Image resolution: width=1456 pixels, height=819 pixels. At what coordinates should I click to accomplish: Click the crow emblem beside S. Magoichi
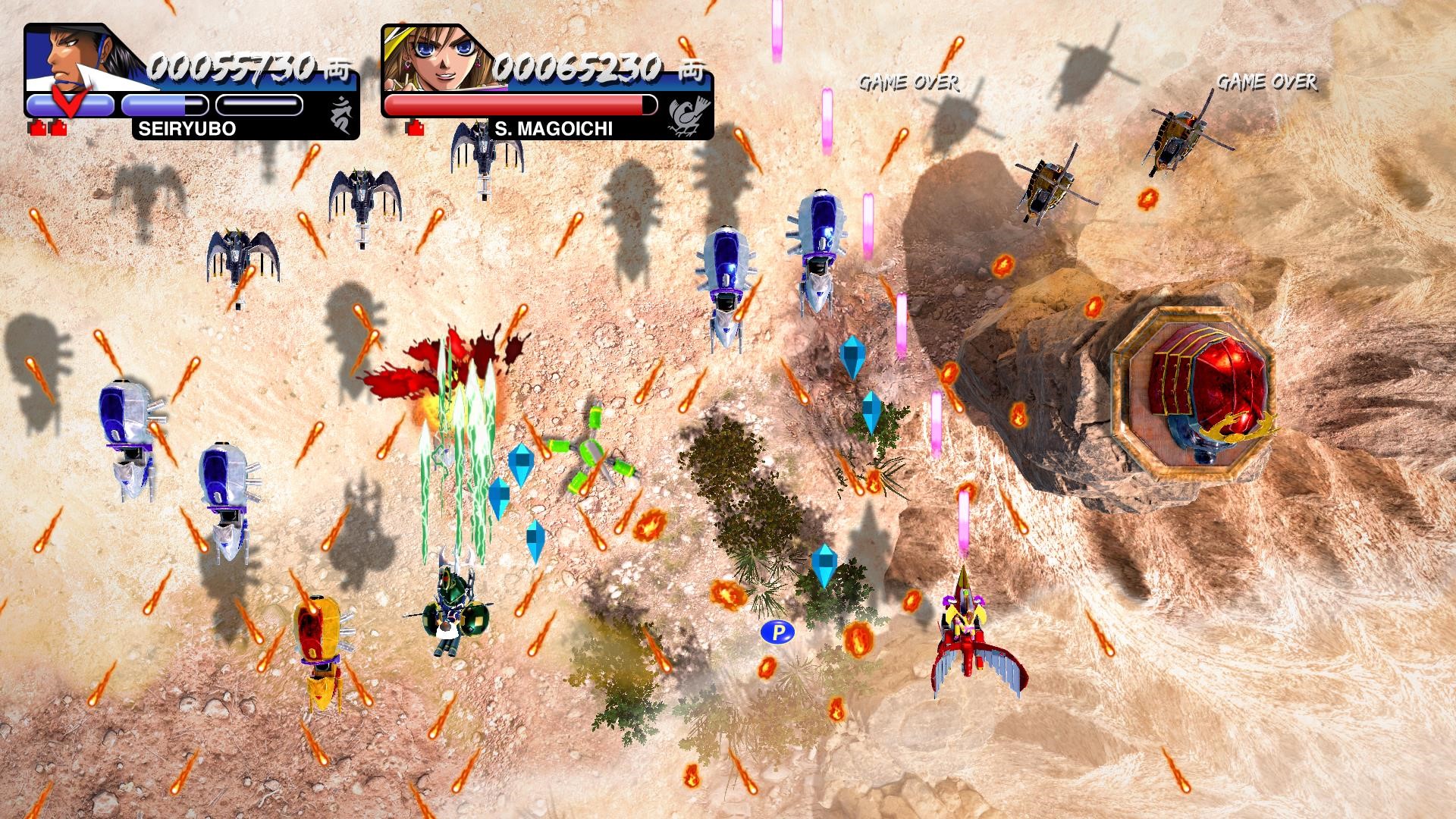coord(689,114)
